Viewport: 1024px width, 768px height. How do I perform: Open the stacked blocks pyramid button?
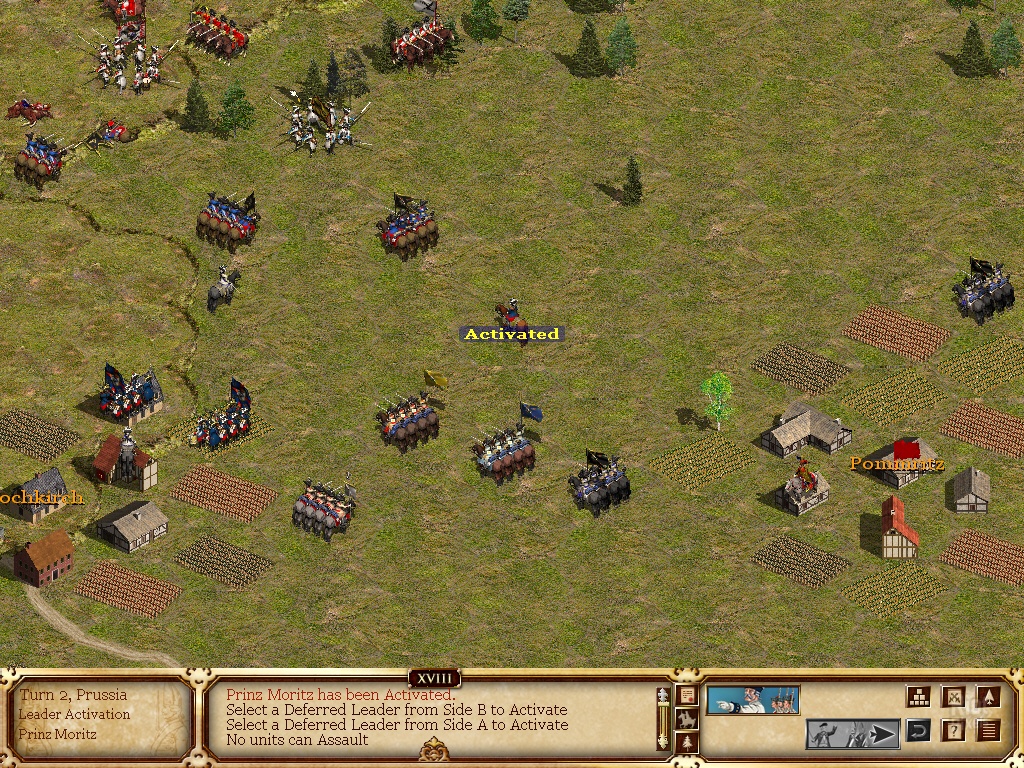point(919,697)
